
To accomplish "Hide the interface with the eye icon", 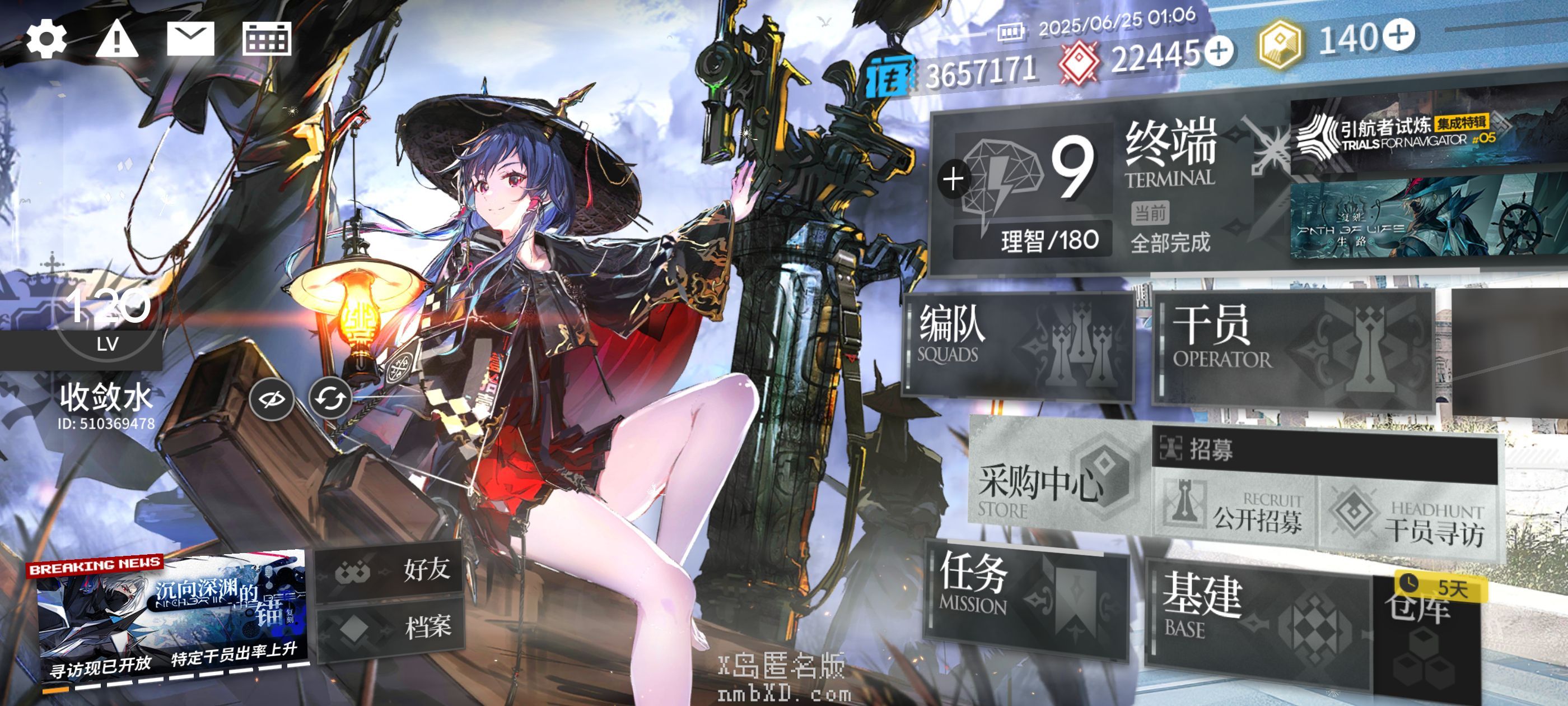I will tap(272, 399).
